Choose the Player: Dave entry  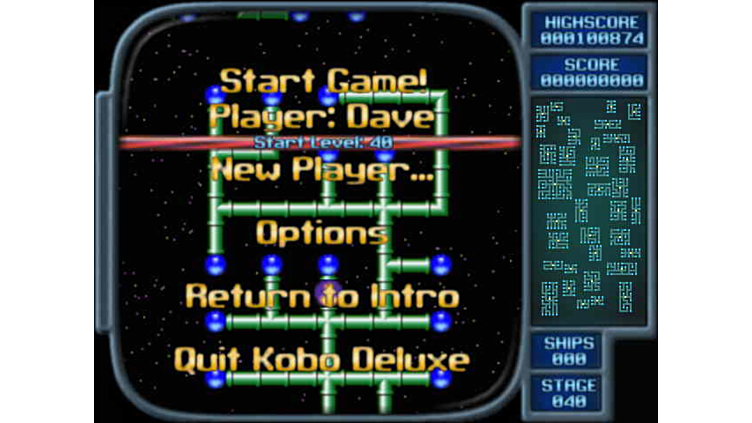322,118
